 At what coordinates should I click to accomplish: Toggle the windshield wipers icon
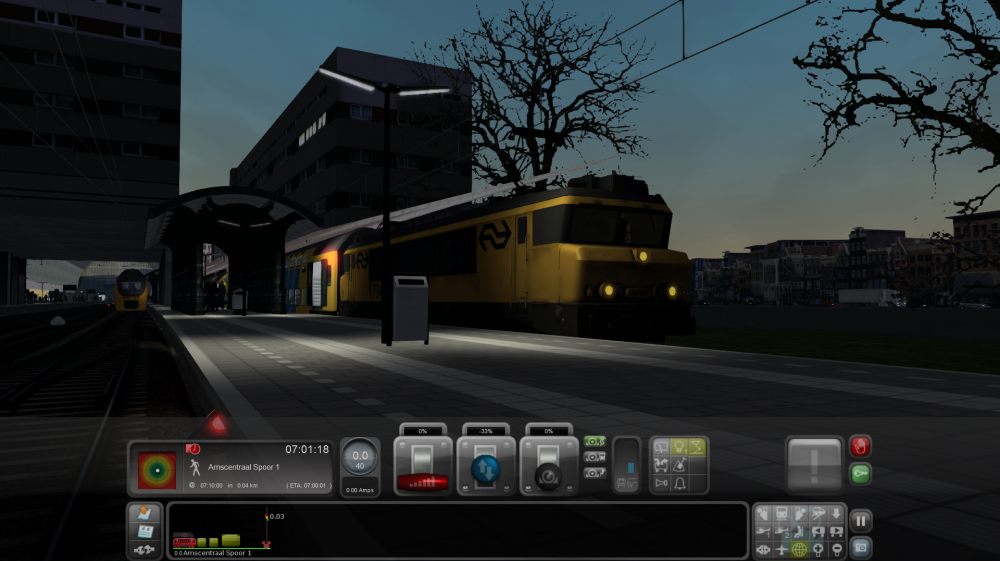[659, 447]
